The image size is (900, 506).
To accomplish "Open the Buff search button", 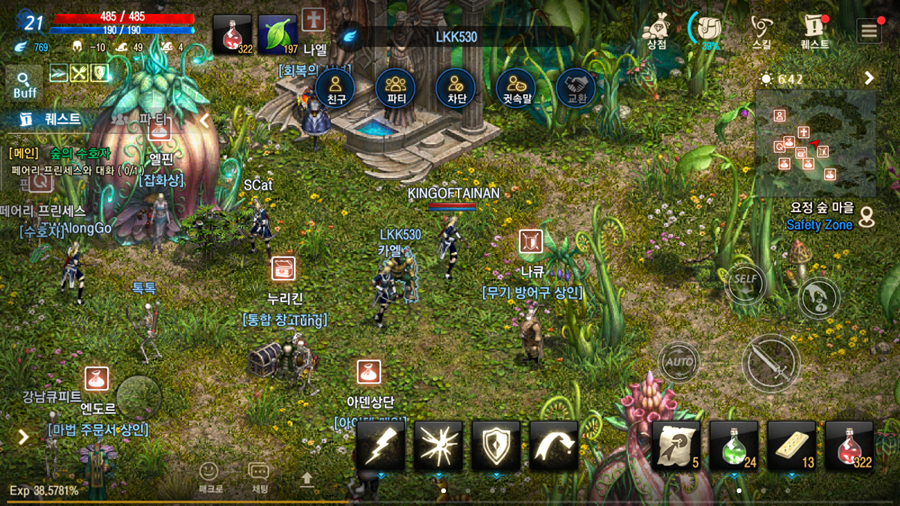I will click(x=24, y=84).
